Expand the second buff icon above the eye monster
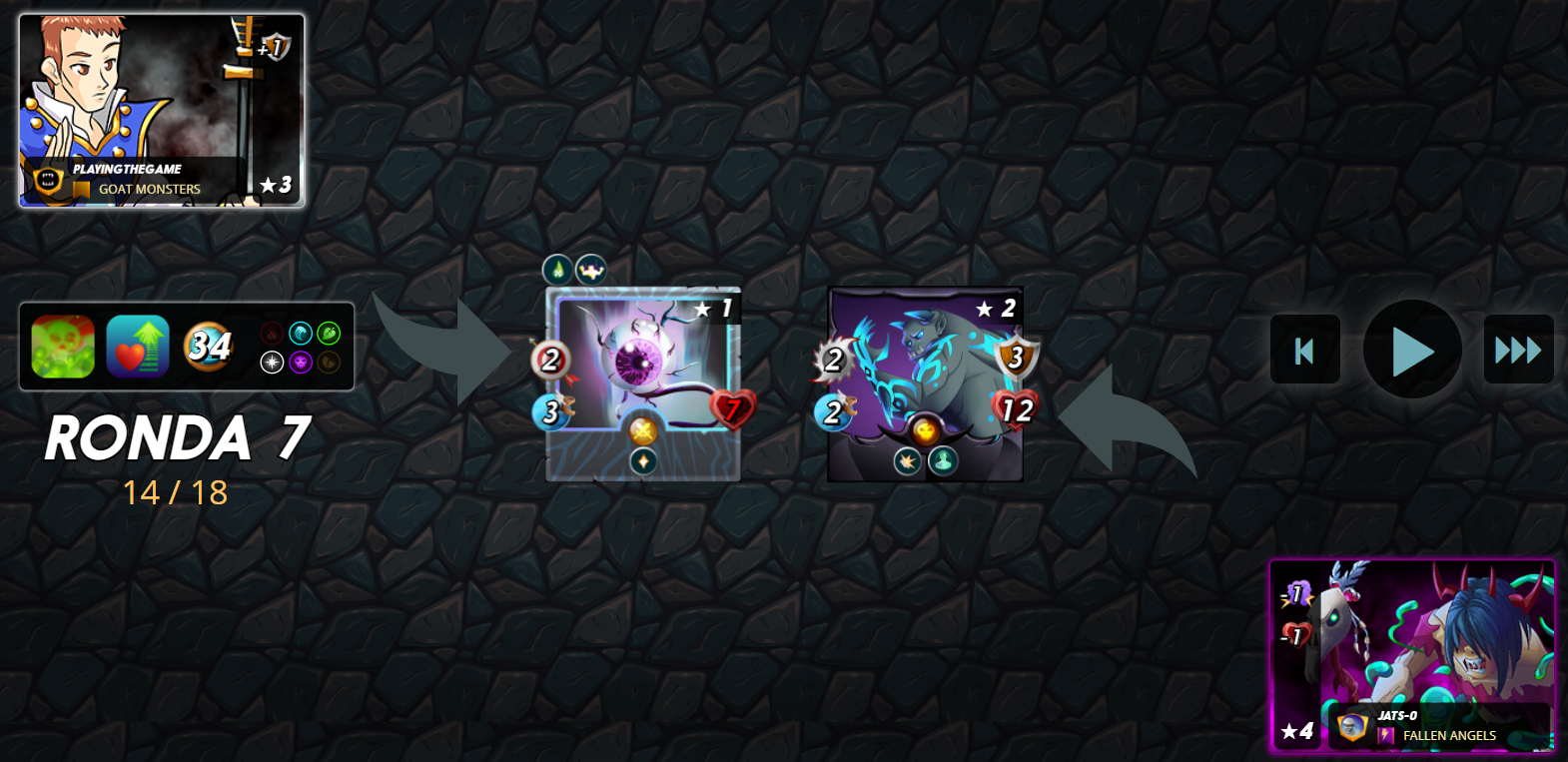Viewport: 1568px width, 762px height. [x=590, y=270]
